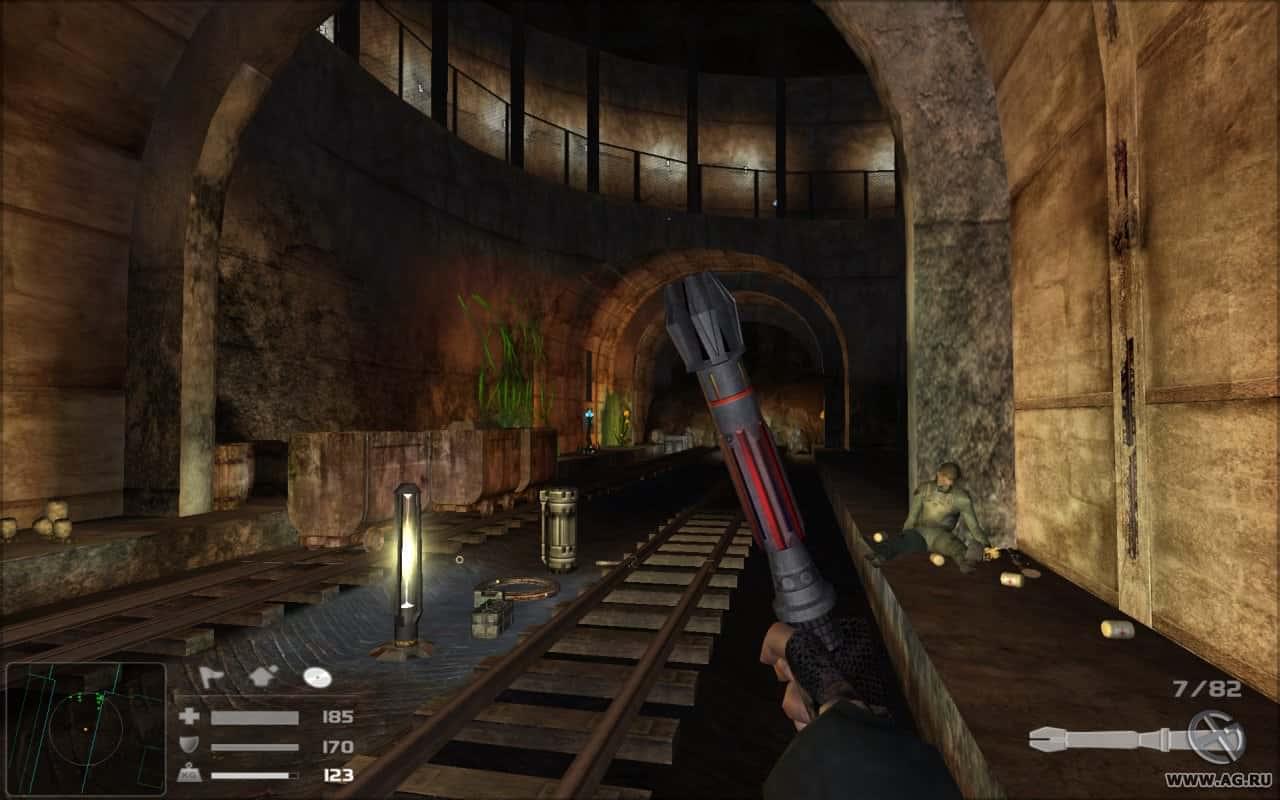Click the crossed-circle weapon restriction icon
The height and width of the screenshot is (800, 1280).
click(x=1214, y=737)
